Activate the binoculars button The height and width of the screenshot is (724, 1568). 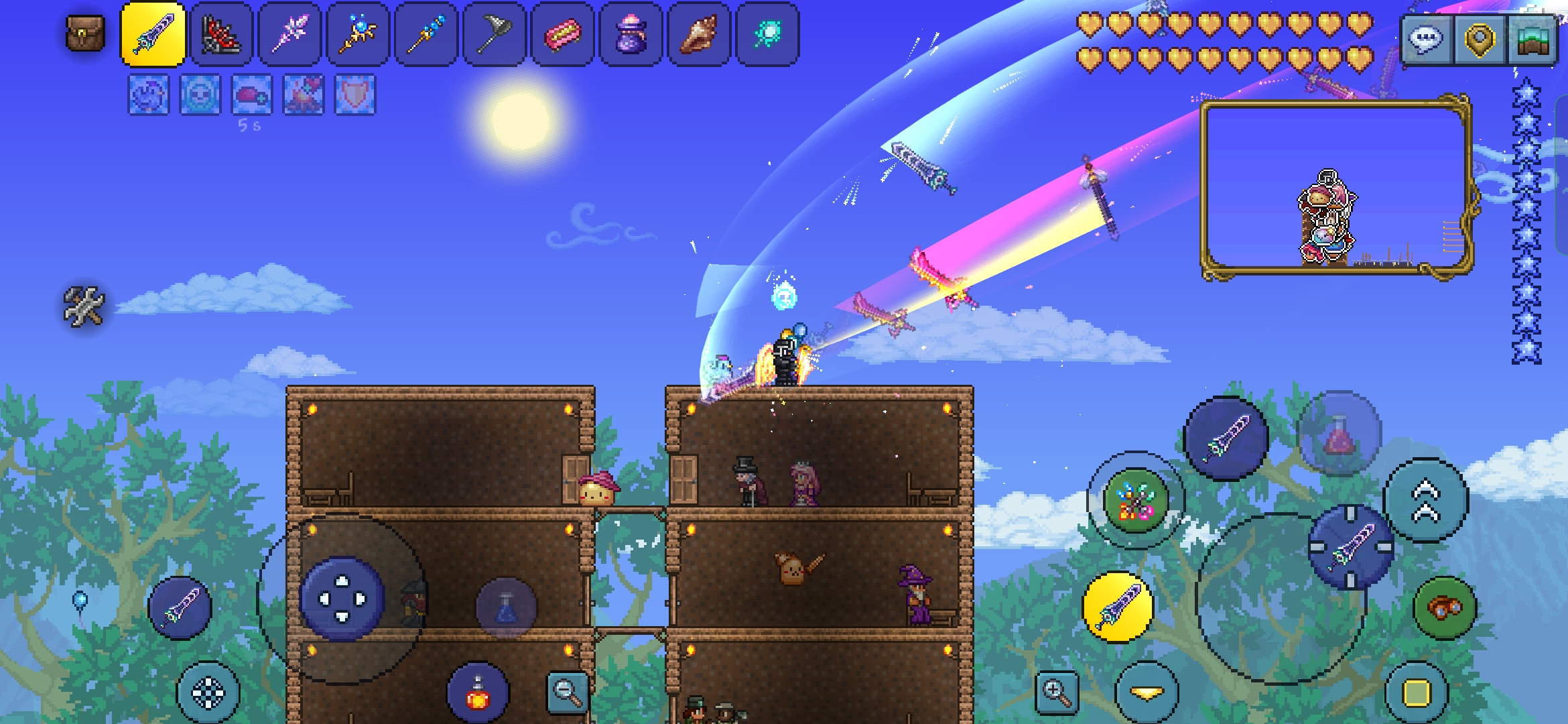tap(1444, 608)
